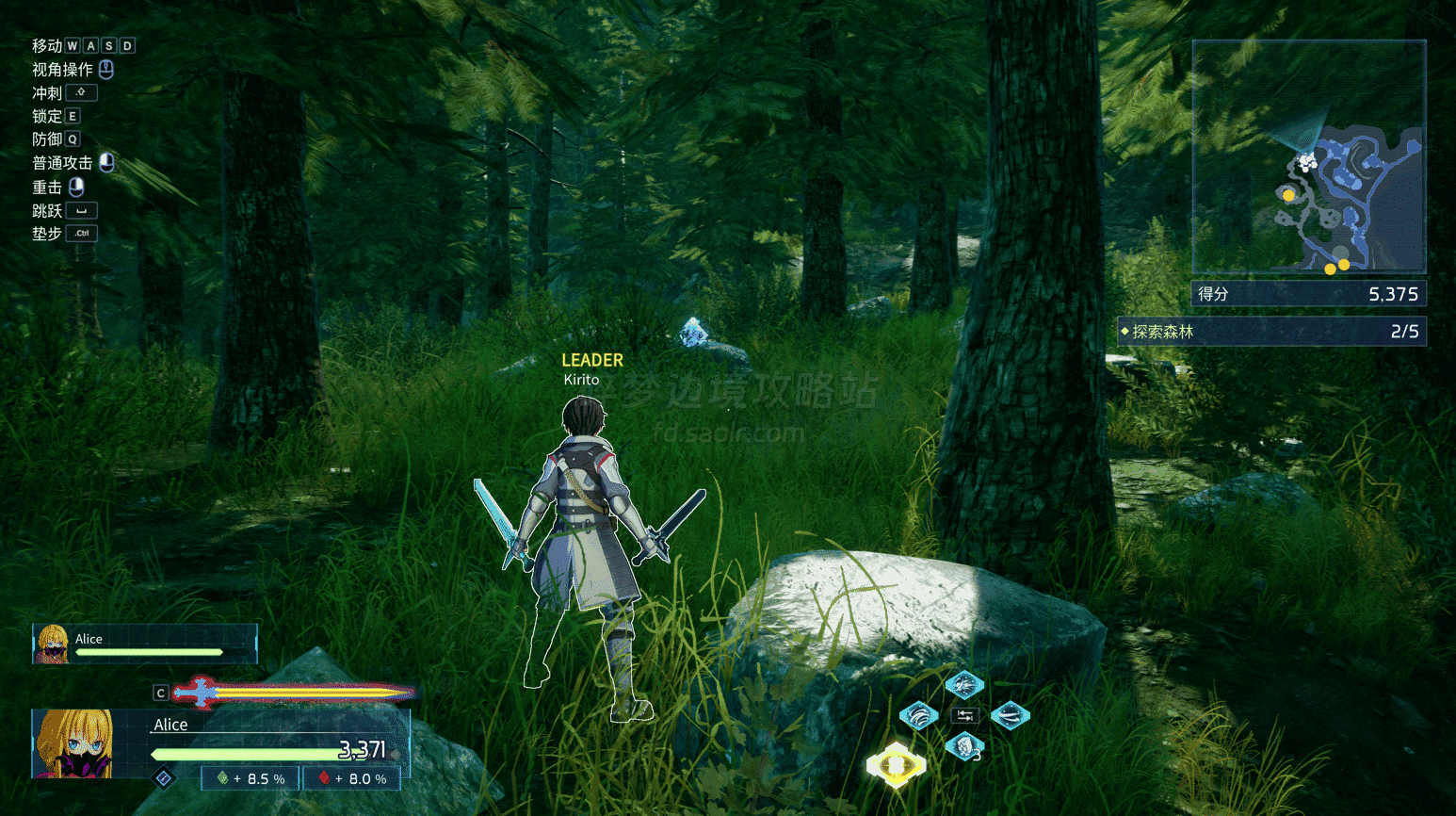
Task: Select the 探索森林 objective tracker
Action: (x=1272, y=332)
